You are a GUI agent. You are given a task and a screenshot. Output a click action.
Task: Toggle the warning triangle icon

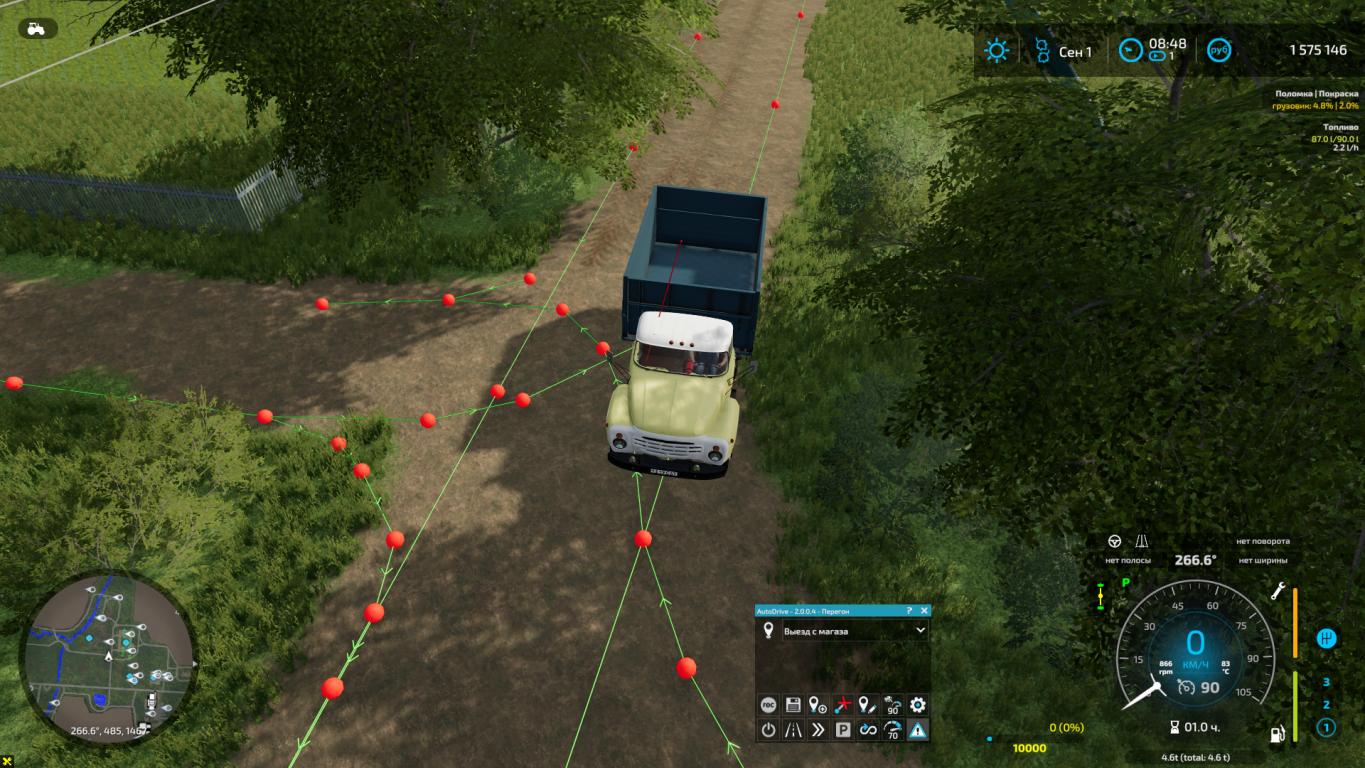pyautogui.click(x=917, y=730)
